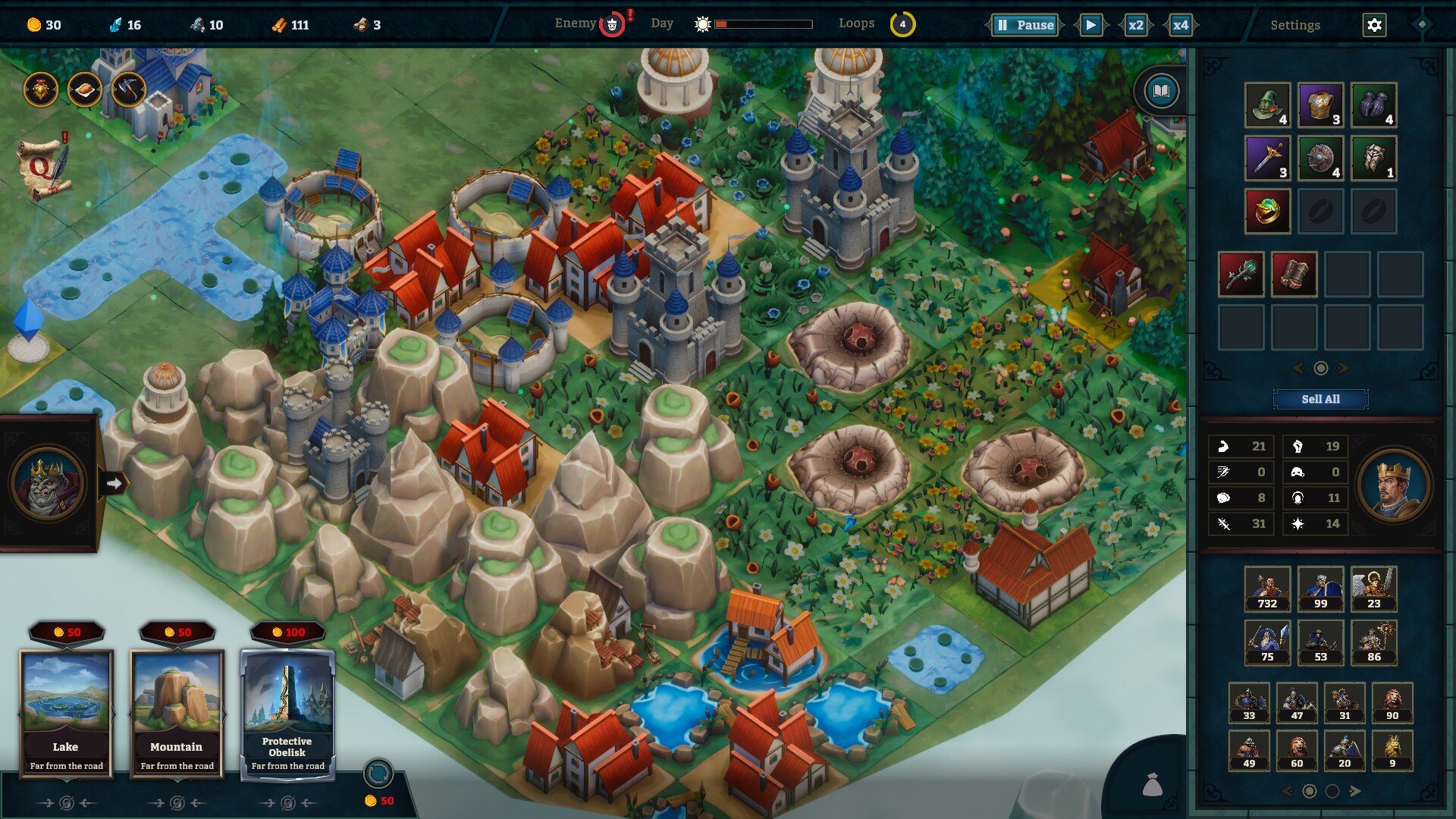The image size is (1456, 819).
Task: Click the normal speed play button
Action: 1090,25
